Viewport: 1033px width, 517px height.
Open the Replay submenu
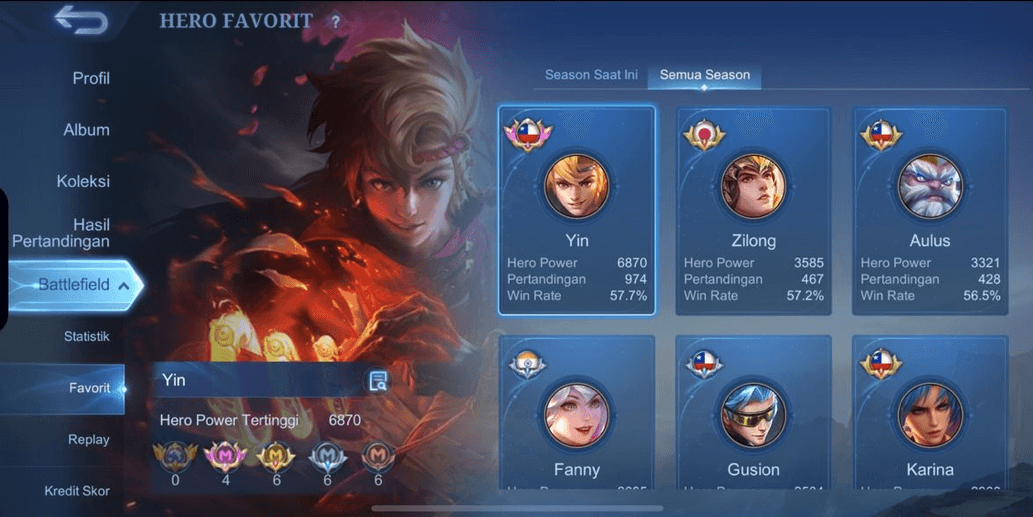click(88, 440)
